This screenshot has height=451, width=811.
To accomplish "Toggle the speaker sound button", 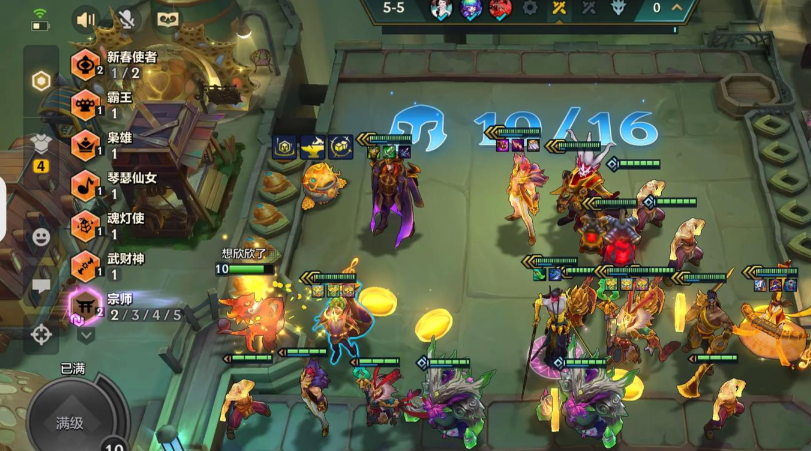I will (x=86, y=18).
